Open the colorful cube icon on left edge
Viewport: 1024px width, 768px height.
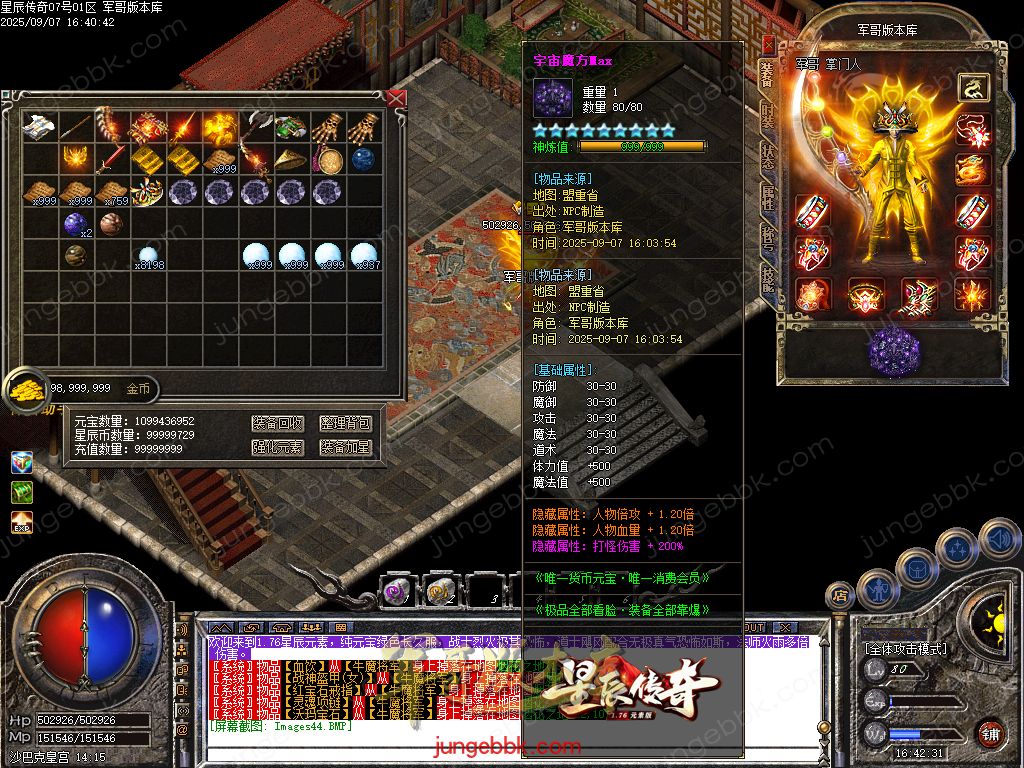pos(22,462)
